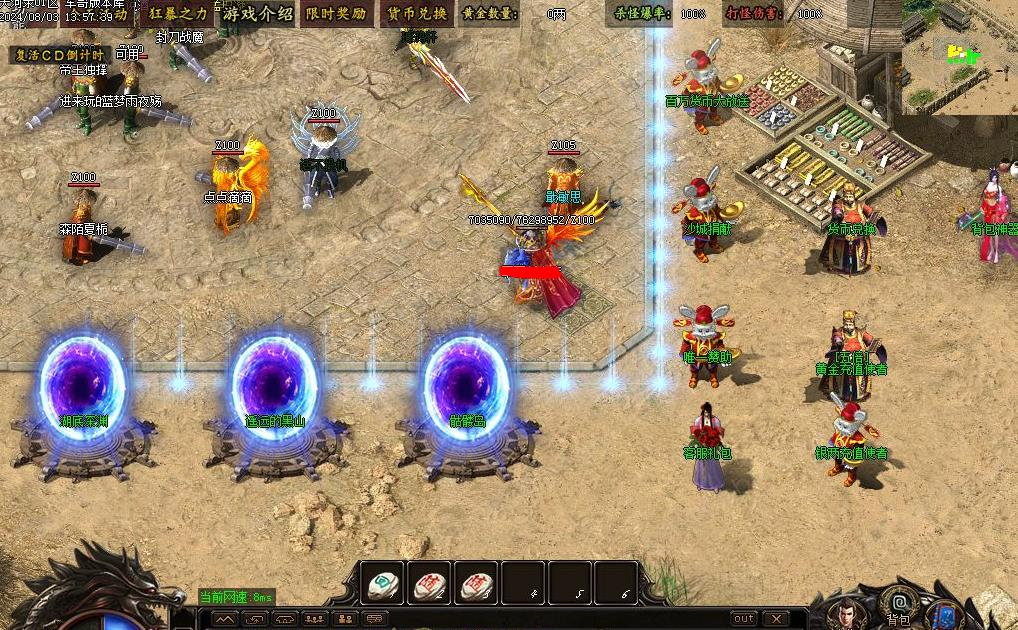The image size is (1018, 630).
Task: Click the X button beside "out"
Action: [x=775, y=618]
